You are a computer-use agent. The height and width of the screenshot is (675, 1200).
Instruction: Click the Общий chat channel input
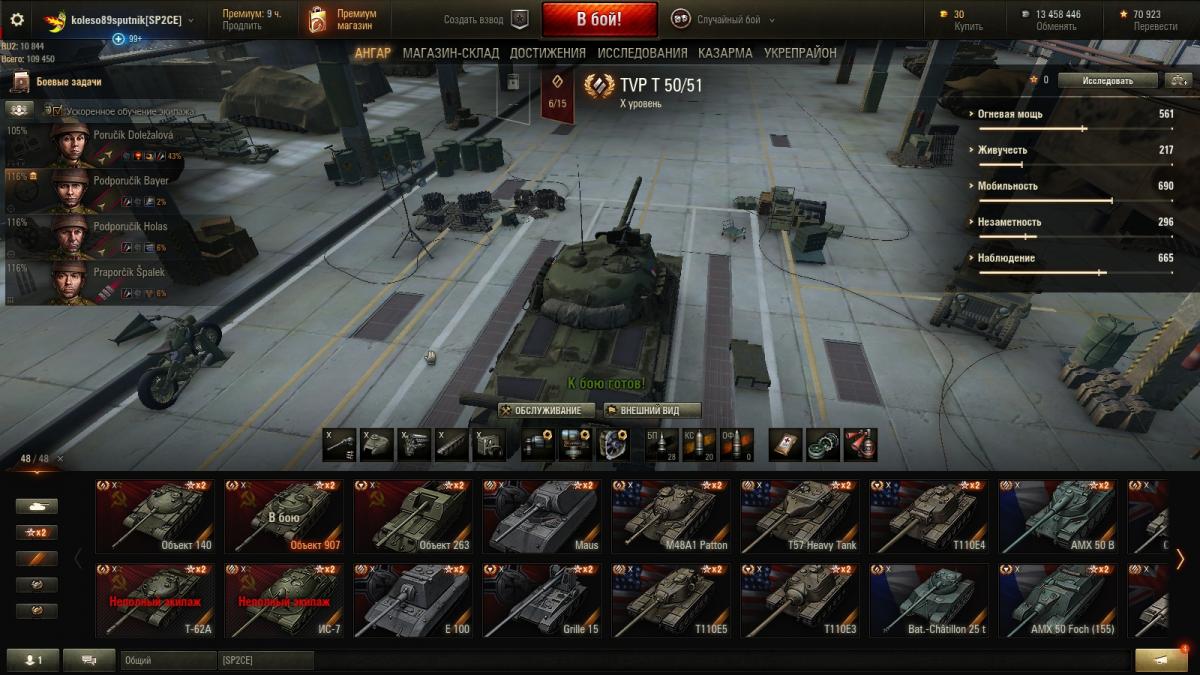[x=166, y=660]
